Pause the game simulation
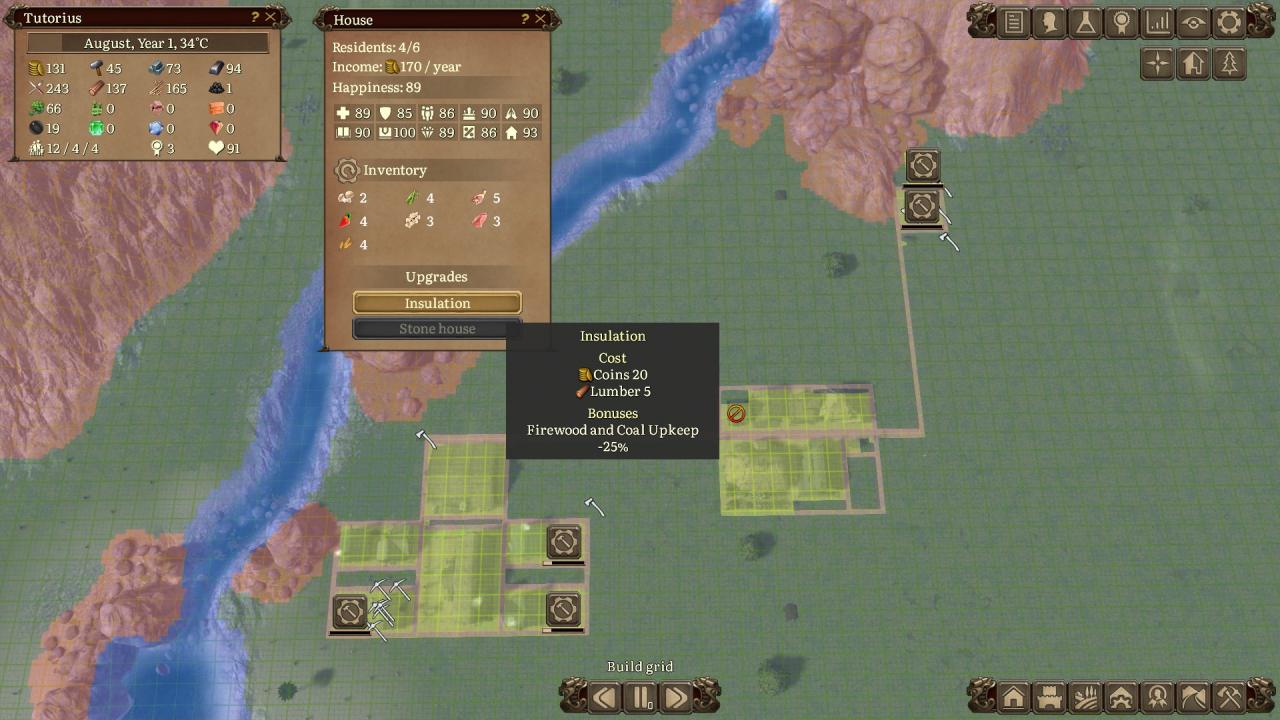This screenshot has width=1280, height=720. coord(640,696)
